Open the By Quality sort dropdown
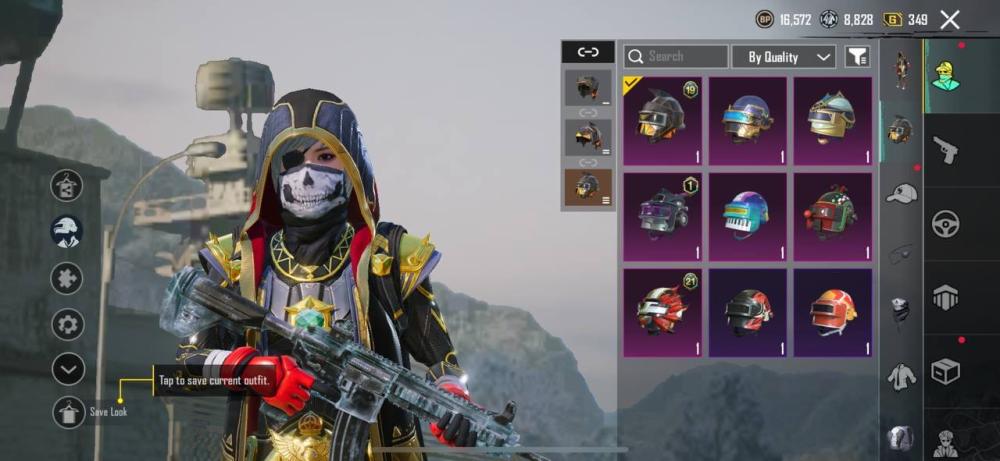1000x461 pixels. 784,57
